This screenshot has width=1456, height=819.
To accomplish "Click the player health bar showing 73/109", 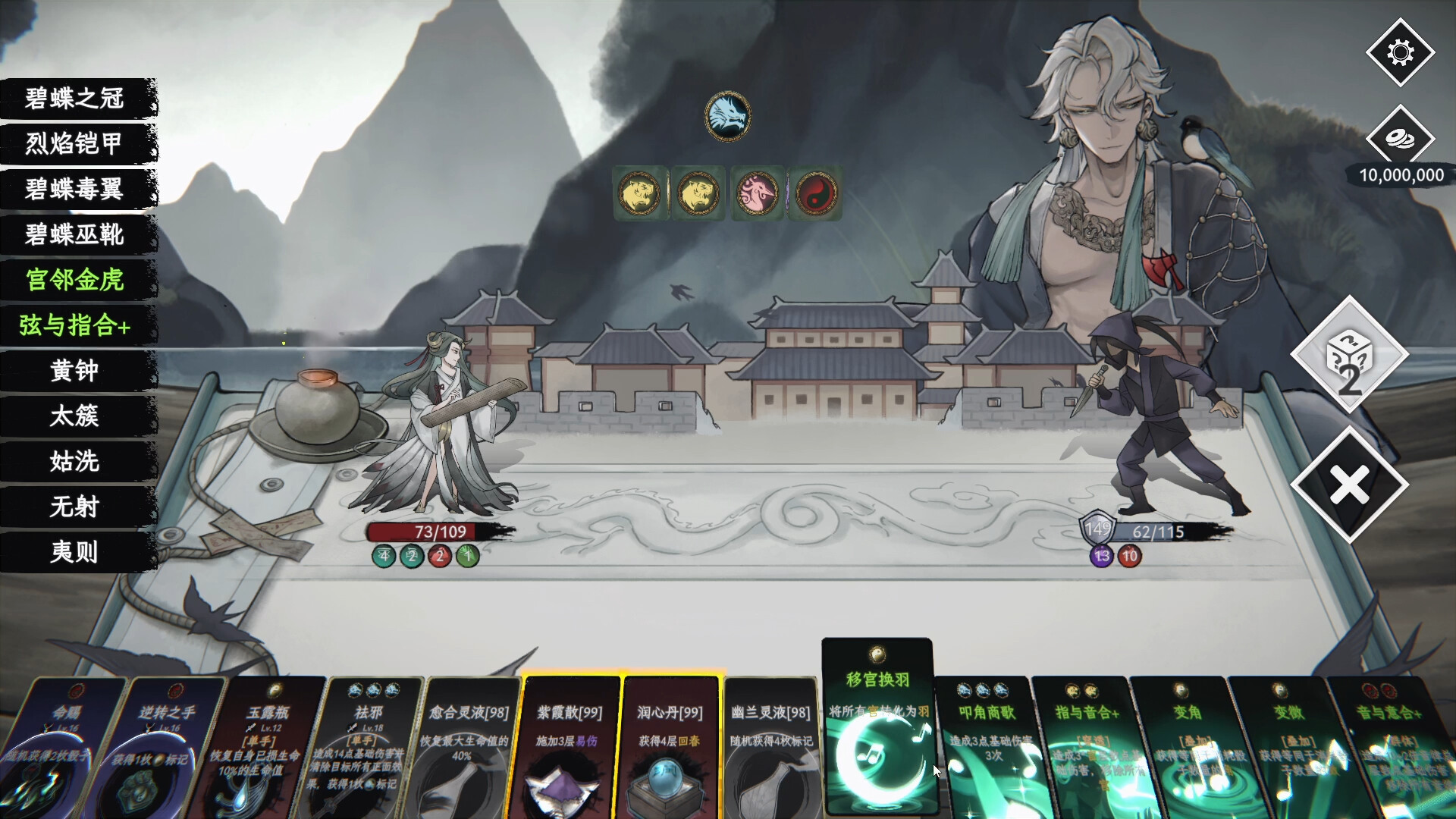I will tap(435, 532).
